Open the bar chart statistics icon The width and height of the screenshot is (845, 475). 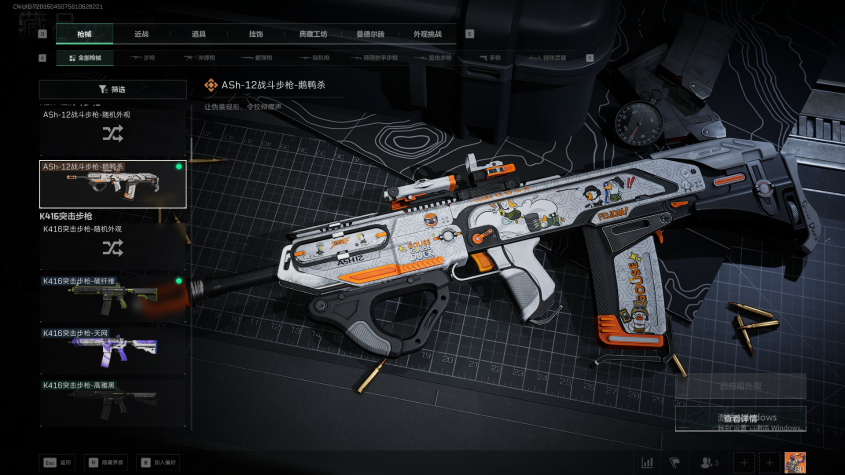[647, 462]
